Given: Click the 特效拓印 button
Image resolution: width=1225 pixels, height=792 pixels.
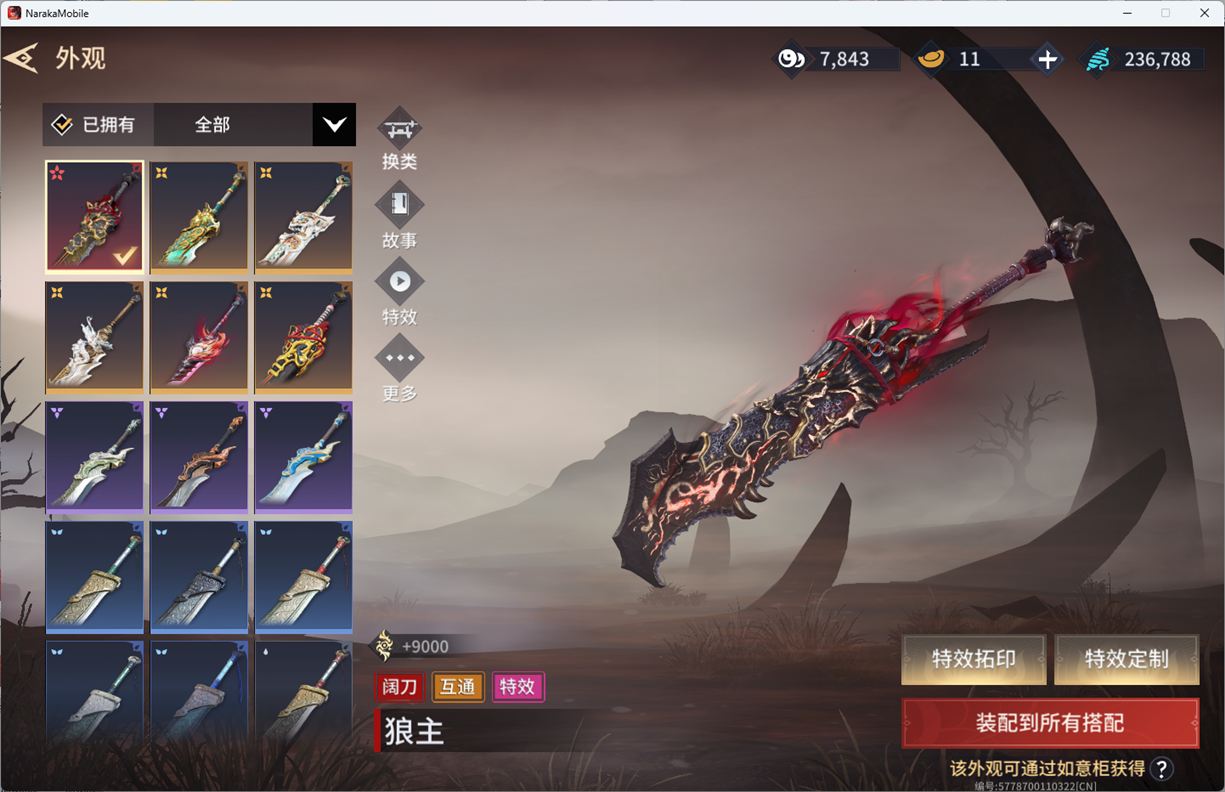Looking at the screenshot, I should [x=973, y=659].
